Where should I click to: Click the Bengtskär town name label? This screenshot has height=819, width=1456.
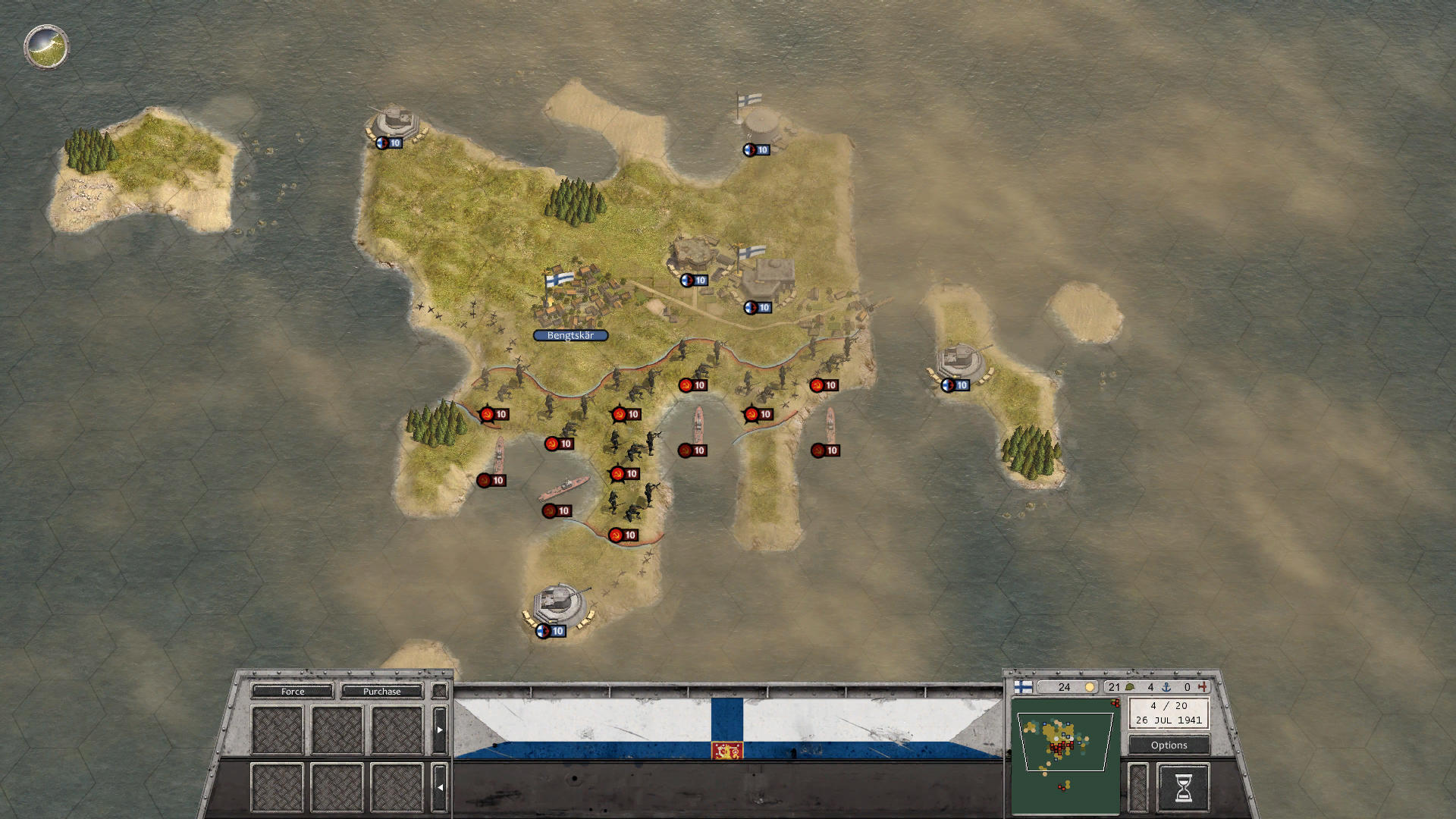coord(570,334)
